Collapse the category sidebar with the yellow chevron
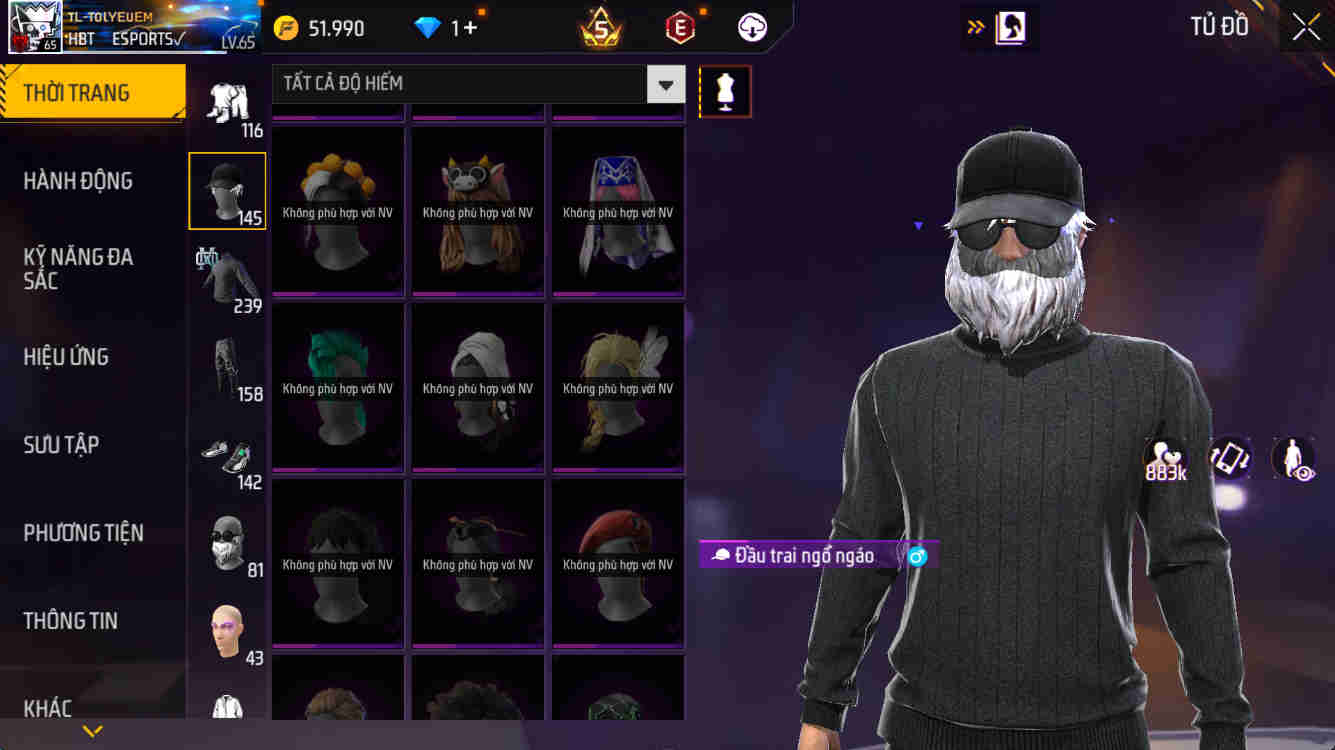Screen dimensions: 1335x750 coord(93,731)
